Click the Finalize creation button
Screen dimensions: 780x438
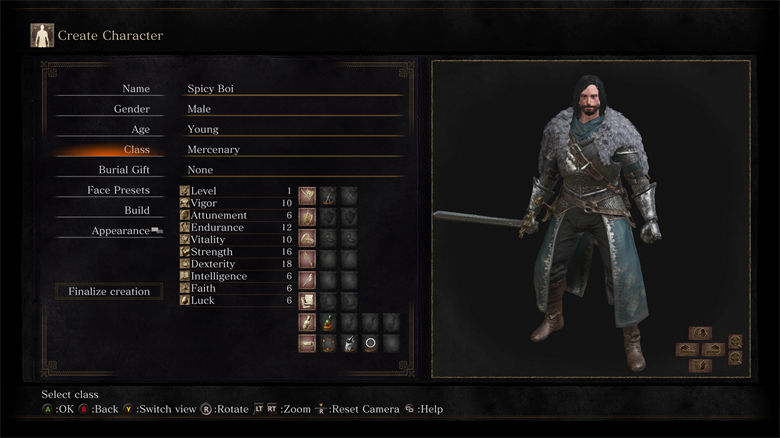pyautogui.click(x=109, y=292)
